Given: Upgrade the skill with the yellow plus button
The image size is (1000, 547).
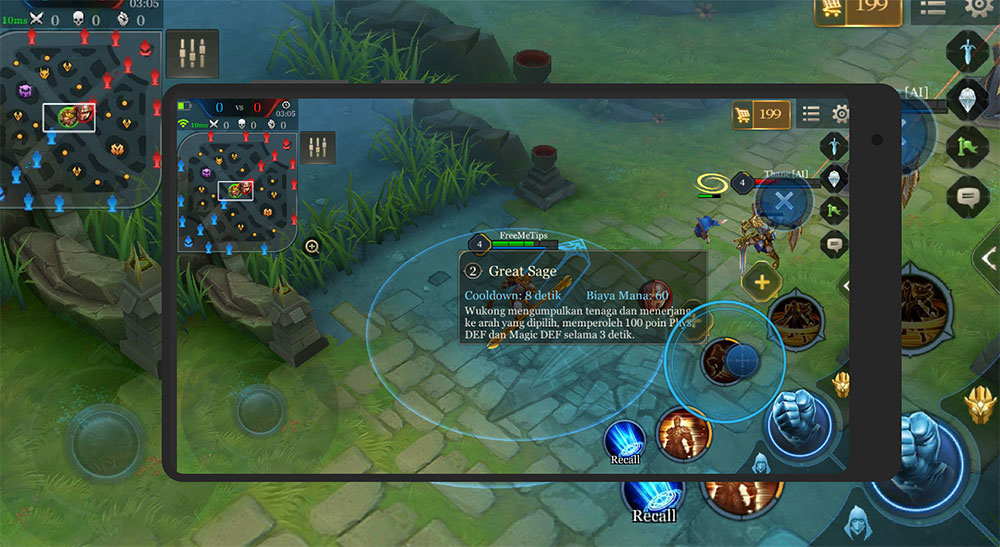Looking at the screenshot, I should pos(761,283).
